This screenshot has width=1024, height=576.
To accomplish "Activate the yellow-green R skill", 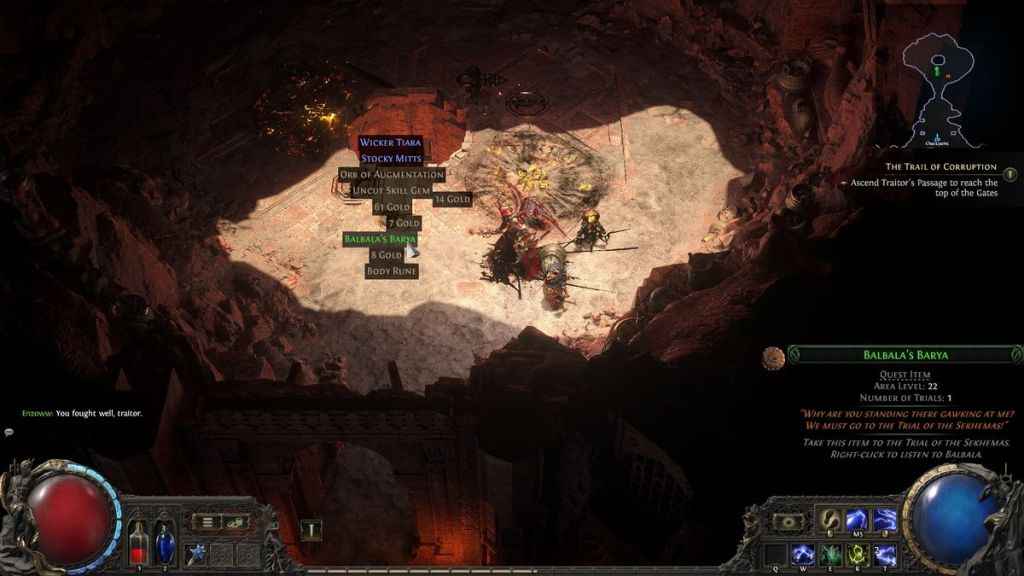I will coord(858,553).
